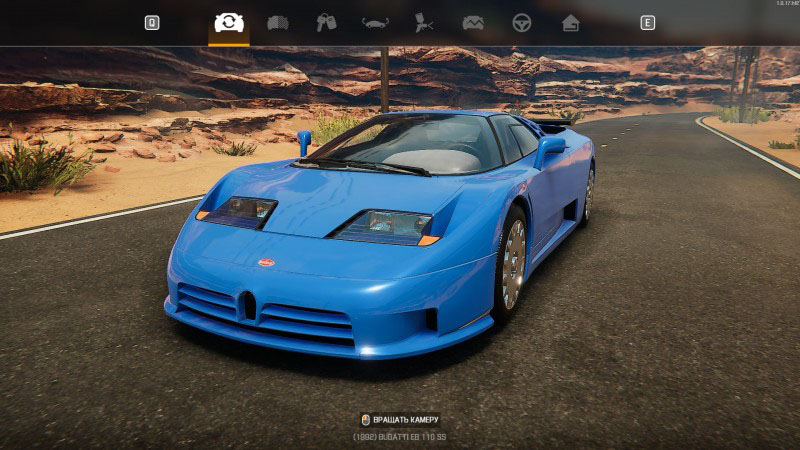Select the rotate-car camera tab
This screenshot has width=800, height=450.
tap(229, 22)
